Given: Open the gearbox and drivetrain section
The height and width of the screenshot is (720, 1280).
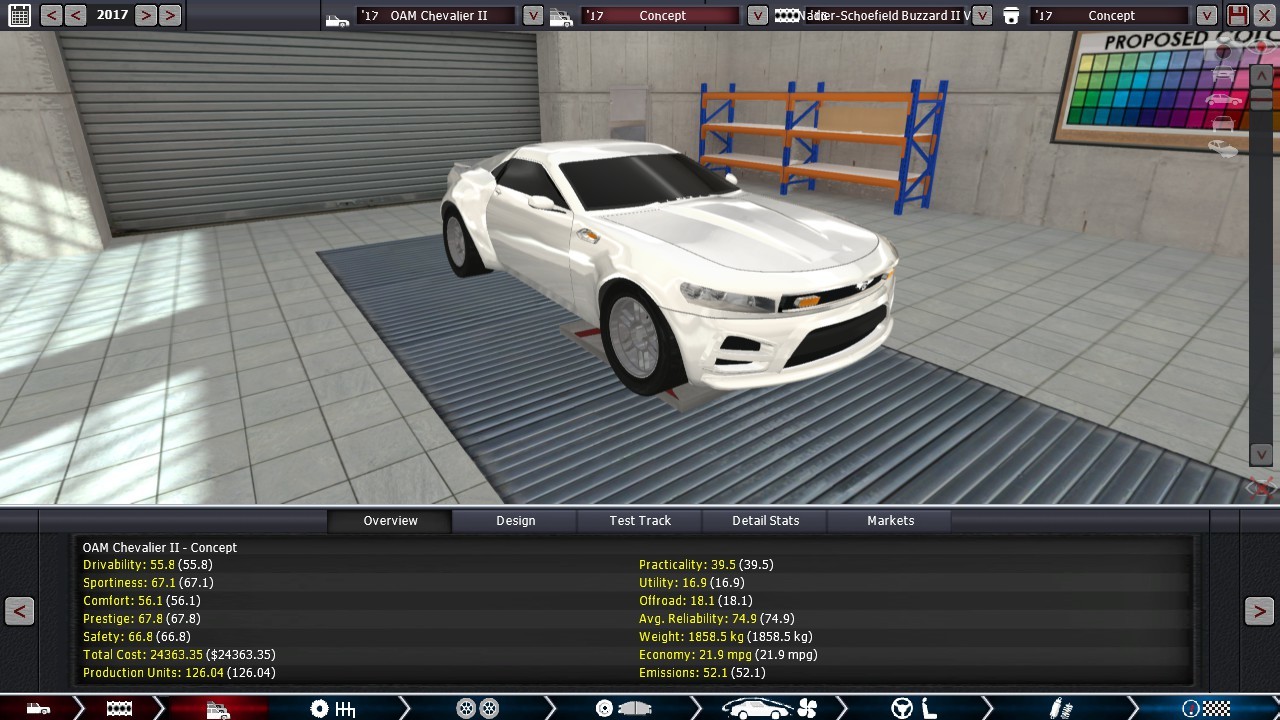Looking at the screenshot, I should pyautogui.click(x=333, y=708).
